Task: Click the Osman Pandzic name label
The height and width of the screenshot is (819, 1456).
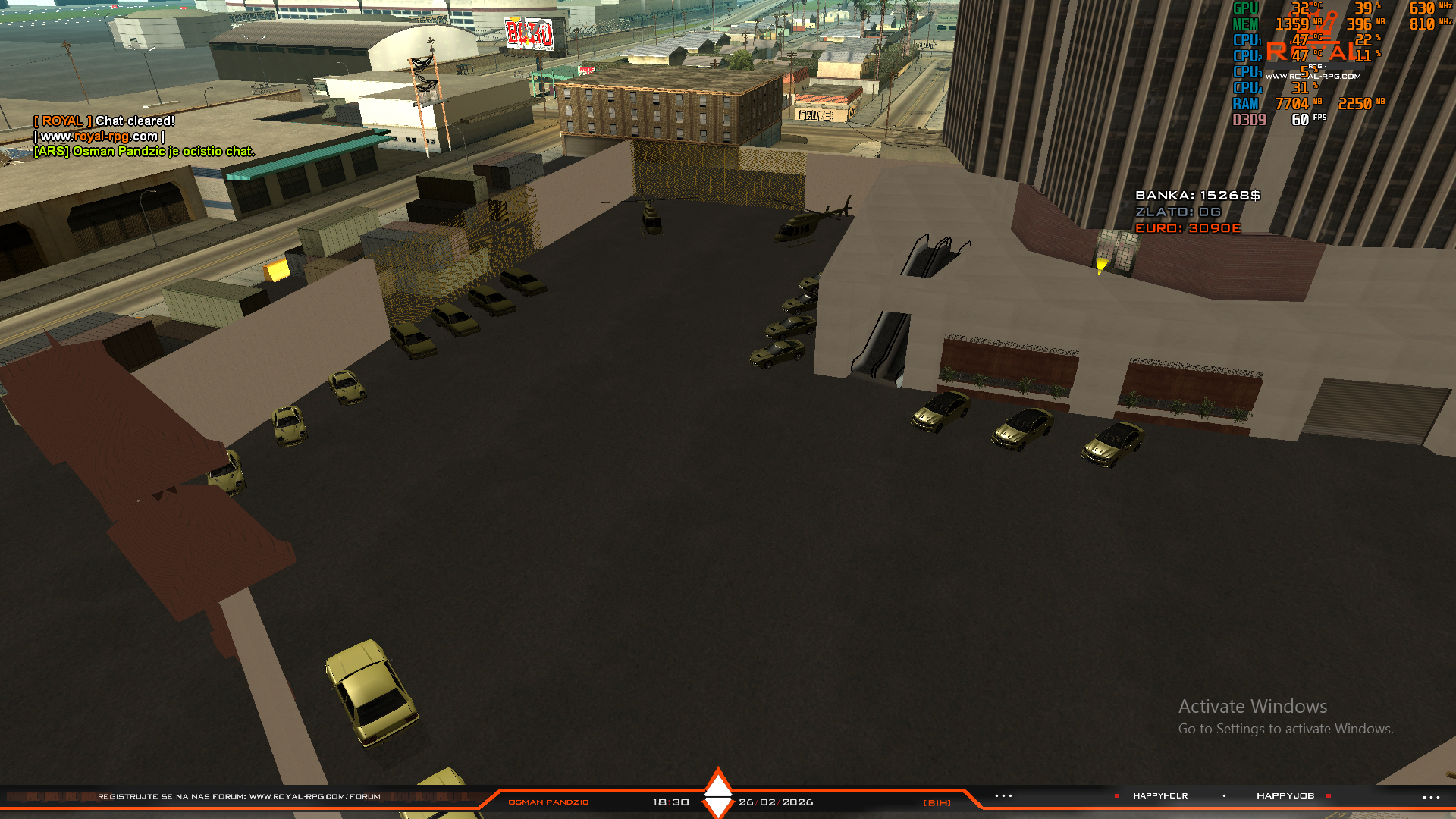Action: (x=548, y=802)
